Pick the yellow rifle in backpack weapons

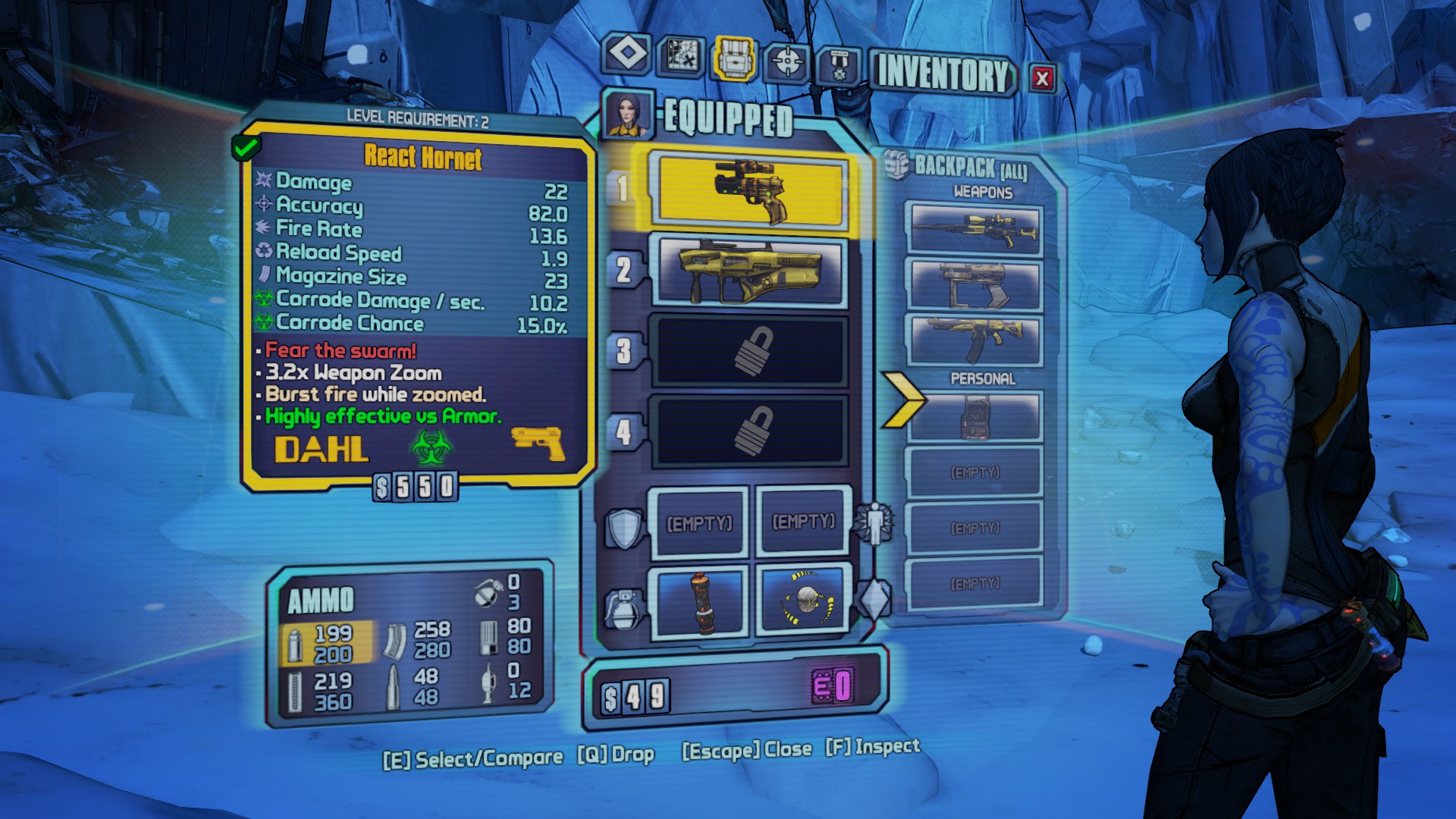(x=975, y=340)
